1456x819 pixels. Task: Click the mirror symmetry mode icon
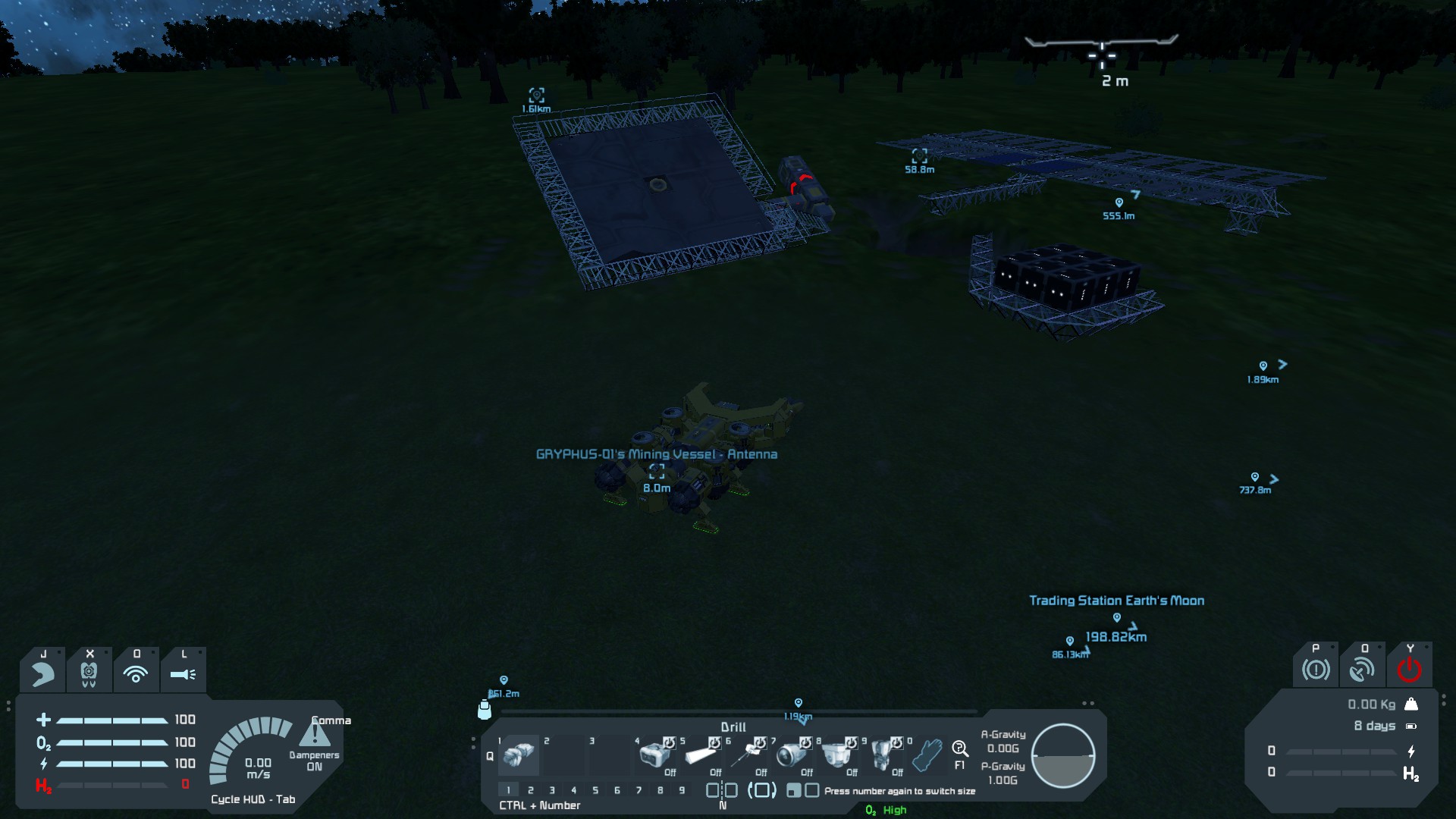(x=722, y=791)
